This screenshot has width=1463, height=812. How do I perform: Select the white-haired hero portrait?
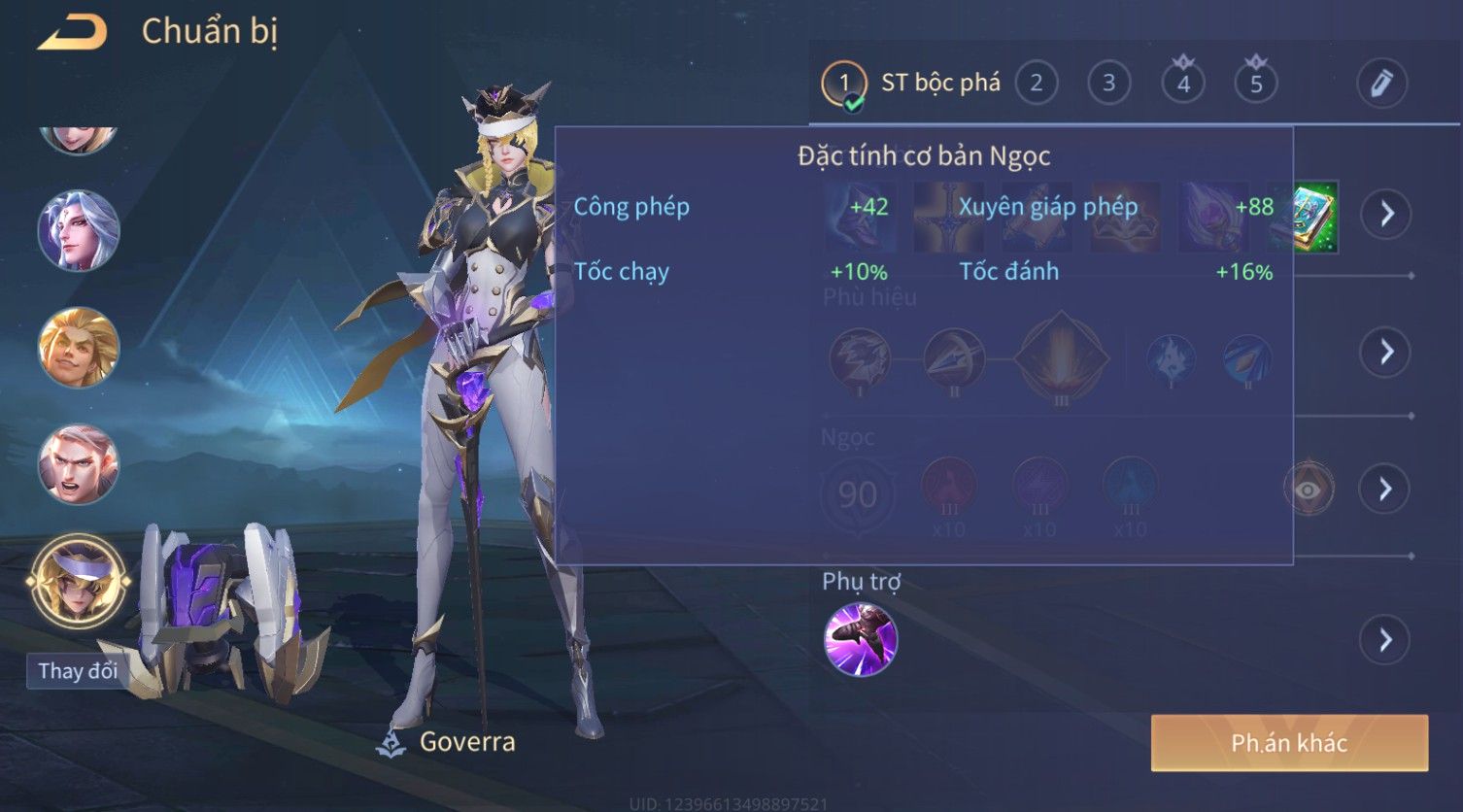[x=78, y=231]
